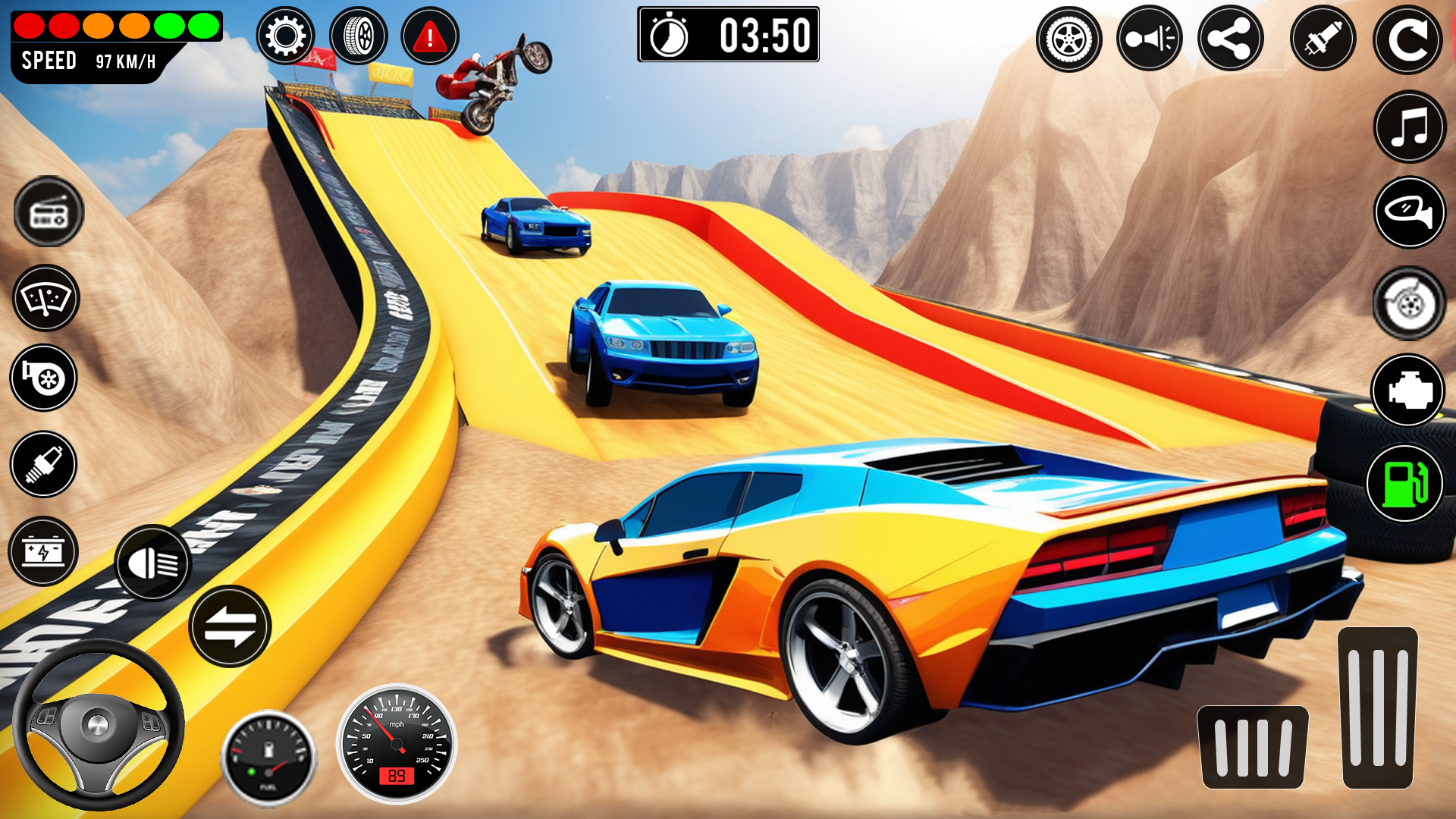Activate the windshield wiper button
This screenshot has width=1456, height=819.
45,298
